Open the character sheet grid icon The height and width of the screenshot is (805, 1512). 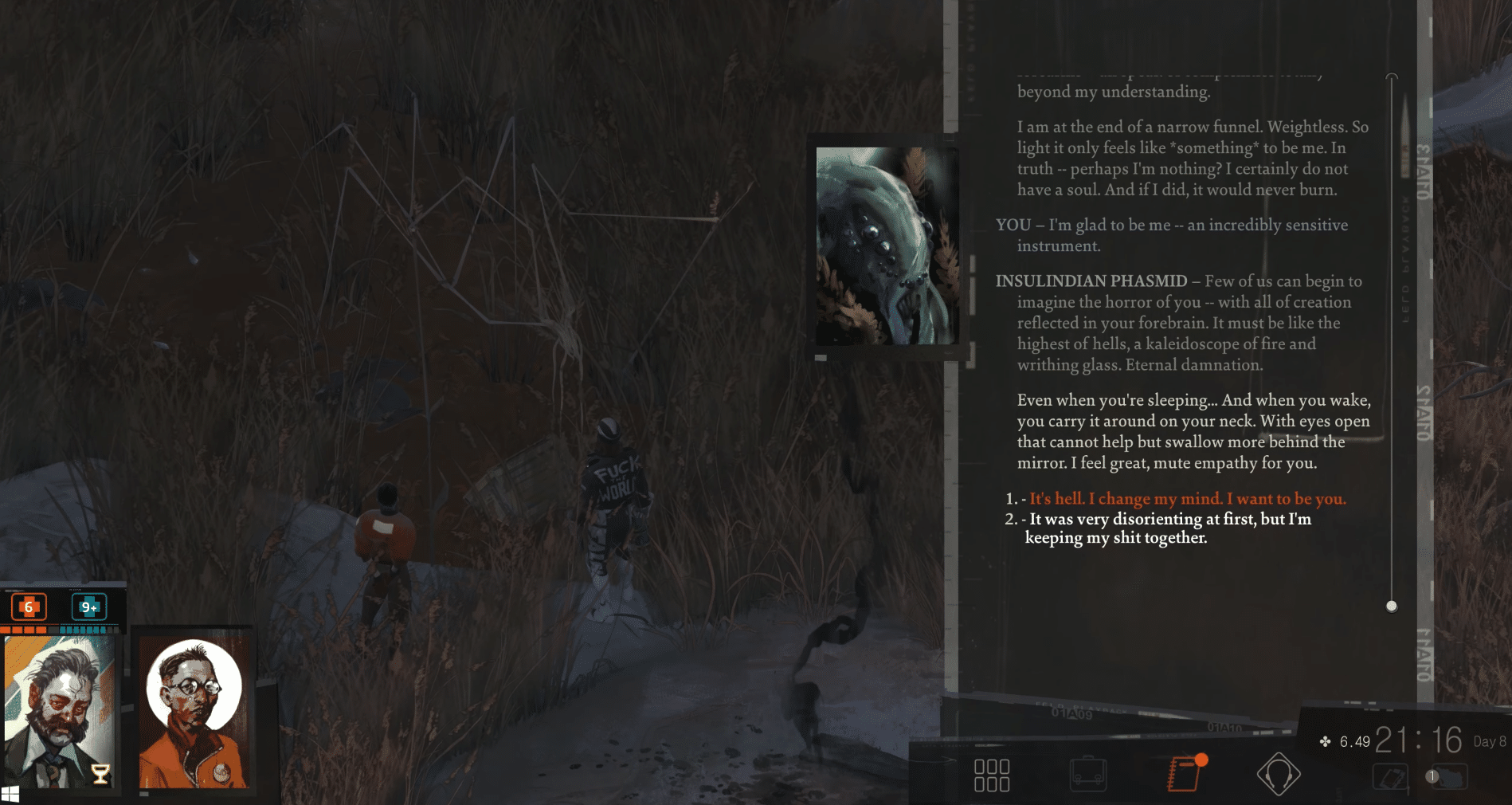(993, 773)
